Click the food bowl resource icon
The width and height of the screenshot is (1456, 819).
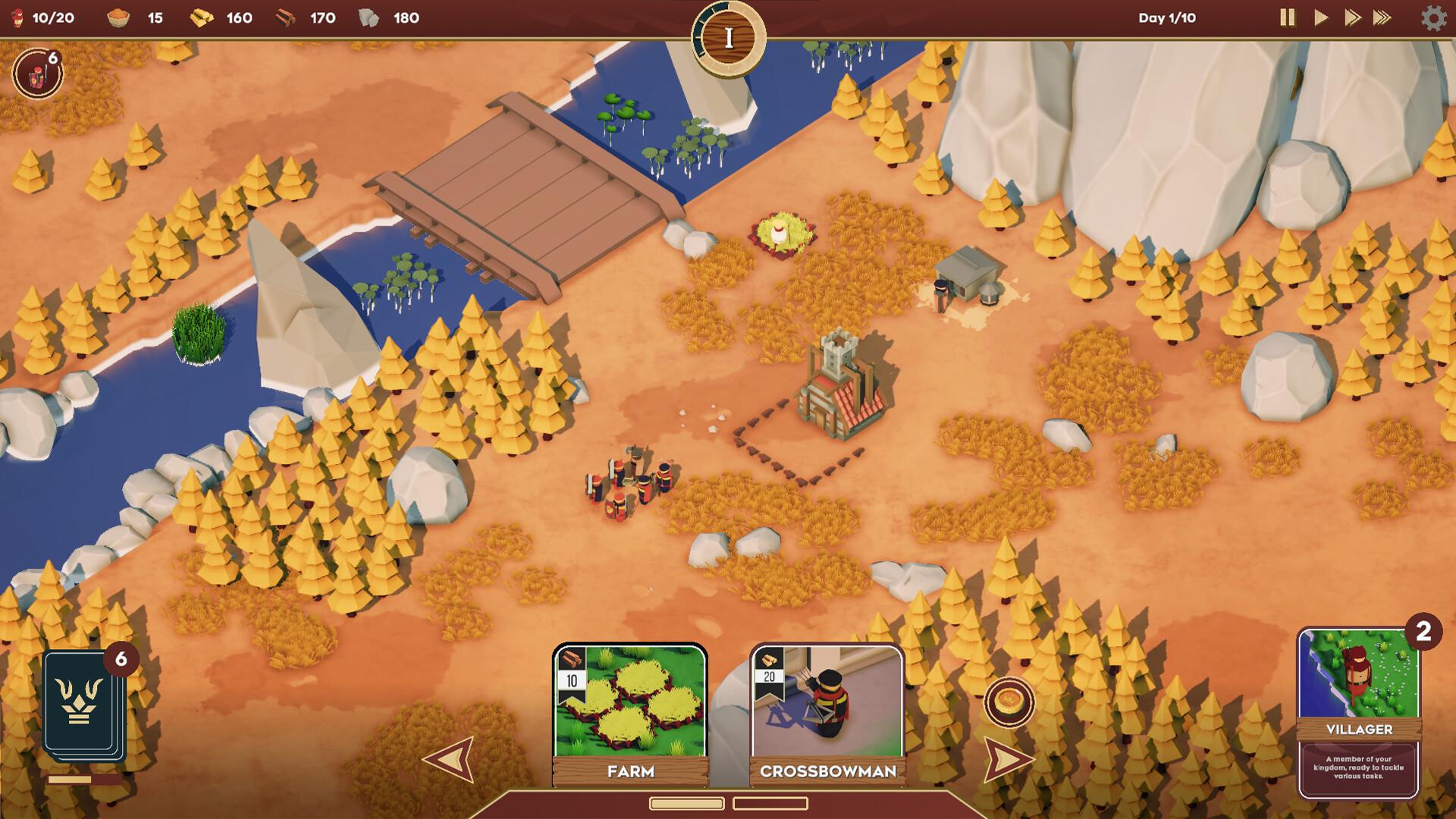[120, 18]
